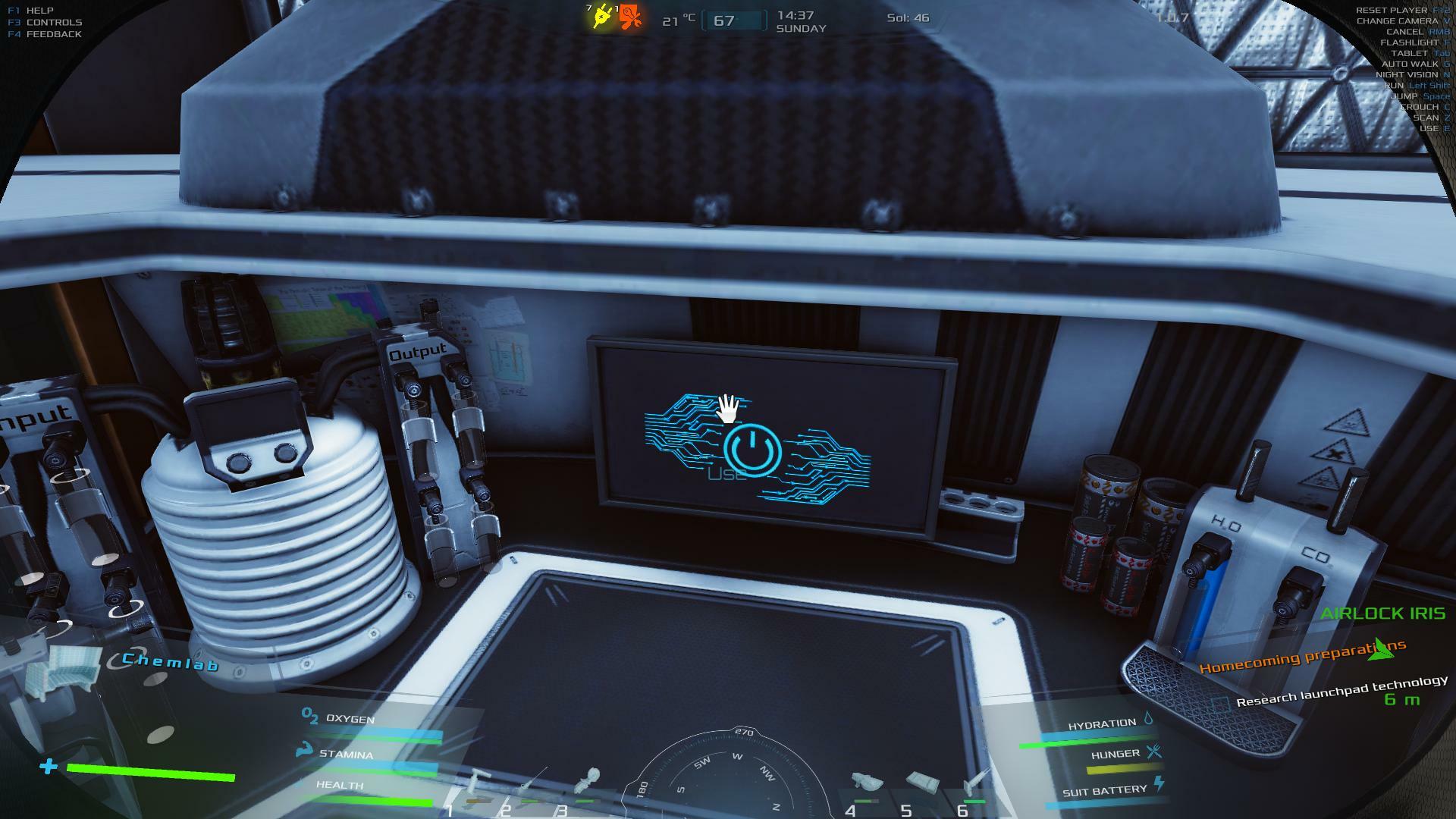
Task: Select hotbar slot 1 tool
Action: tap(478, 786)
